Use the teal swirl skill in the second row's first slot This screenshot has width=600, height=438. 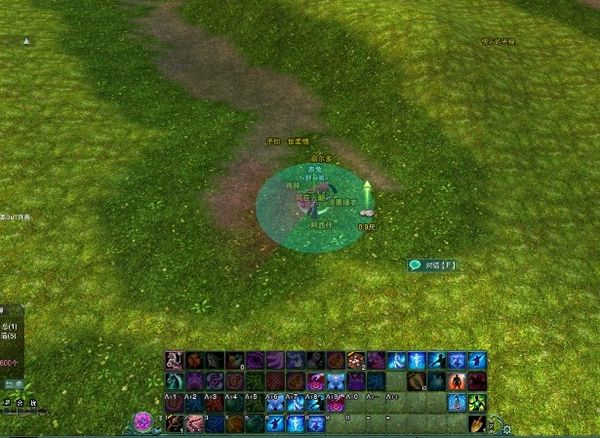175,381
